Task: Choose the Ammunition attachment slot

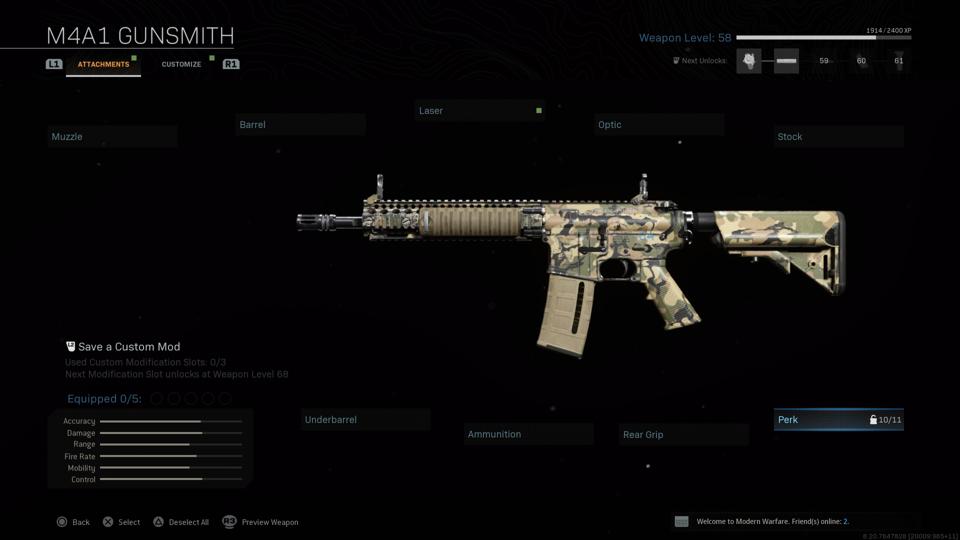Action: click(528, 435)
